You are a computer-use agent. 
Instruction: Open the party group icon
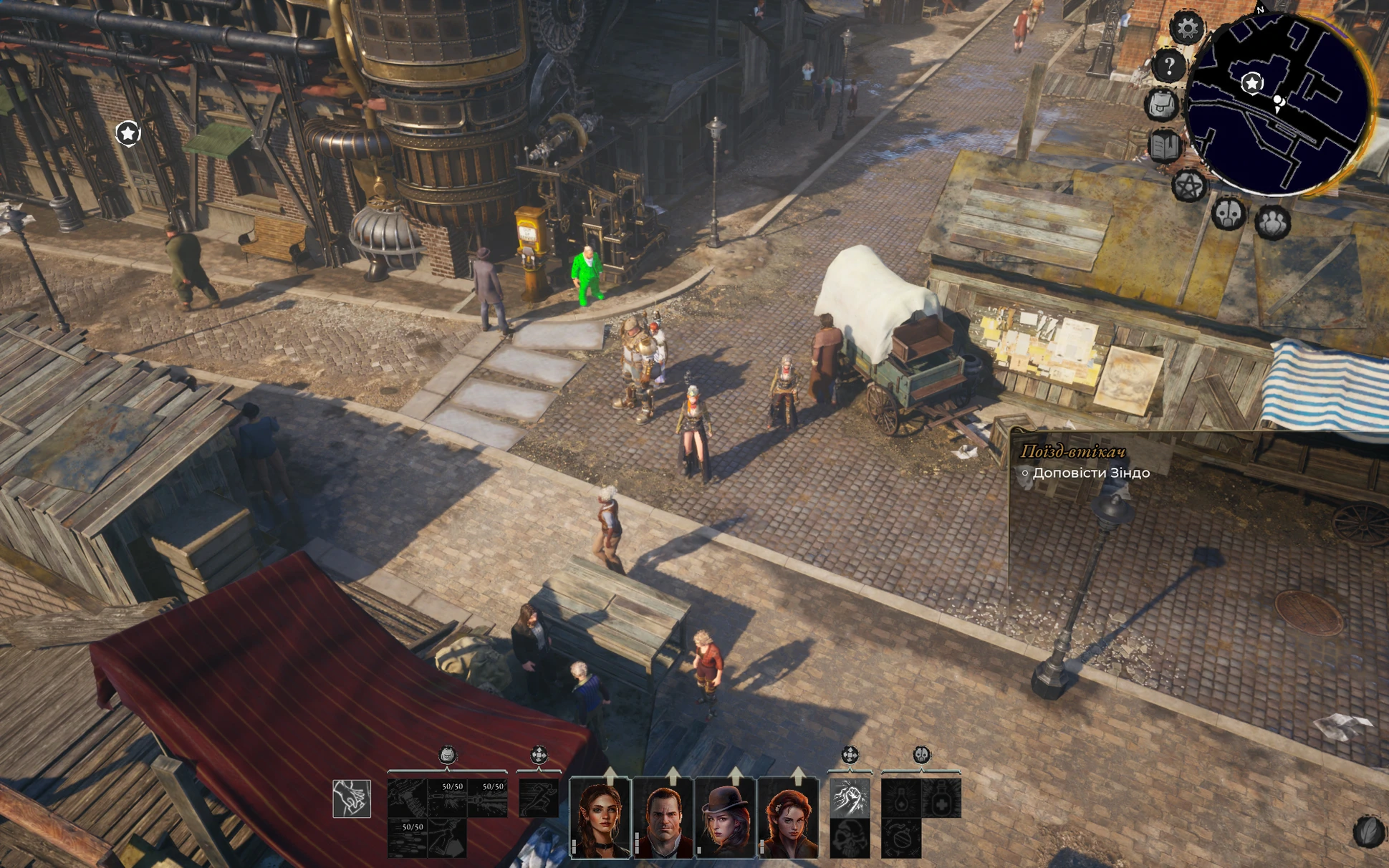pyautogui.click(x=1272, y=222)
